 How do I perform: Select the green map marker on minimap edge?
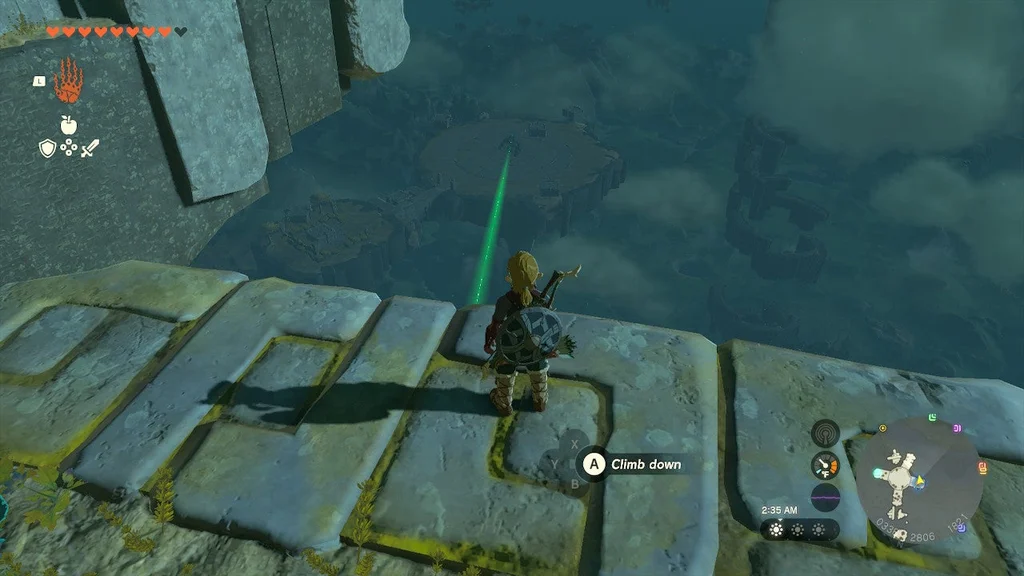point(931,416)
